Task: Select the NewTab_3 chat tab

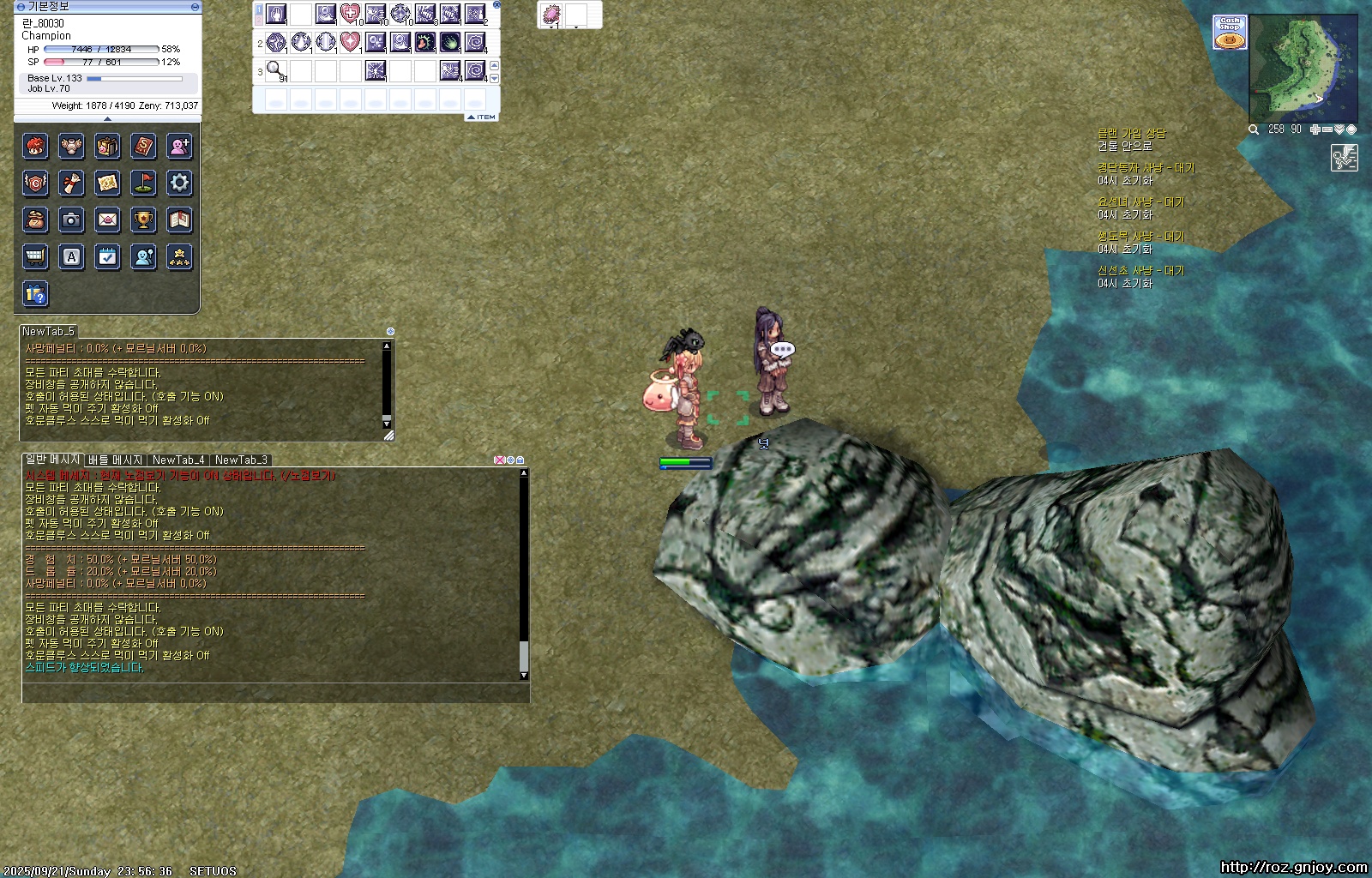Action: pyautogui.click(x=241, y=460)
